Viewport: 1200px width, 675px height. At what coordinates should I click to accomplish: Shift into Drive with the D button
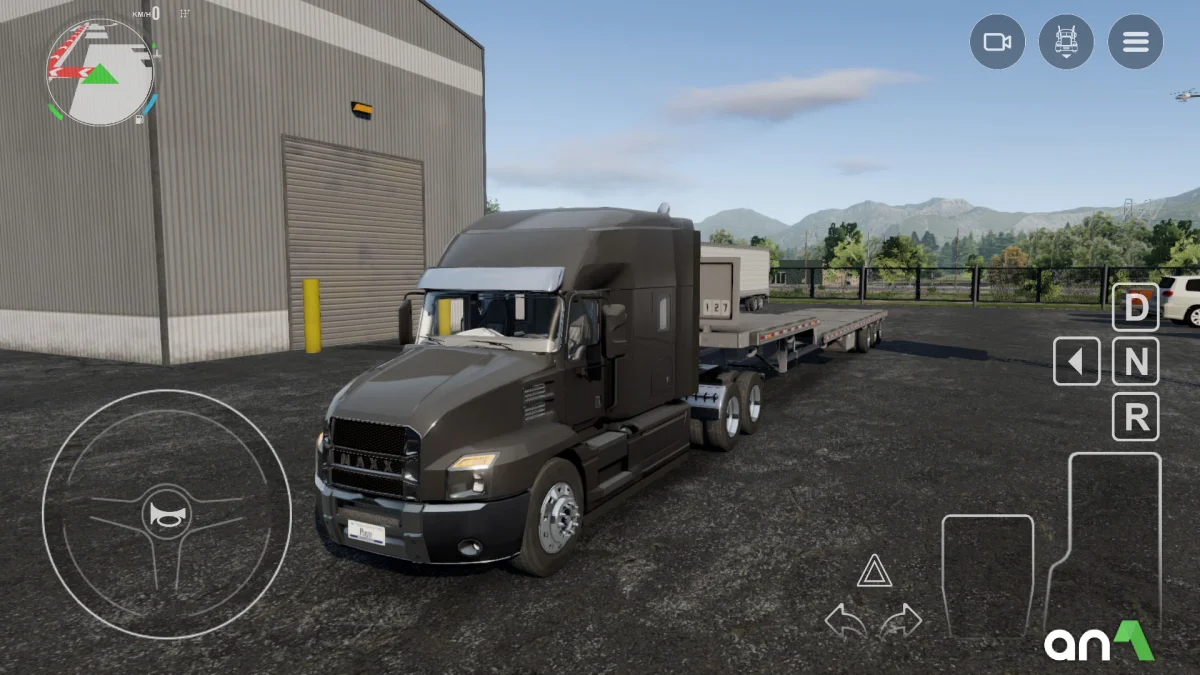(1136, 307)
